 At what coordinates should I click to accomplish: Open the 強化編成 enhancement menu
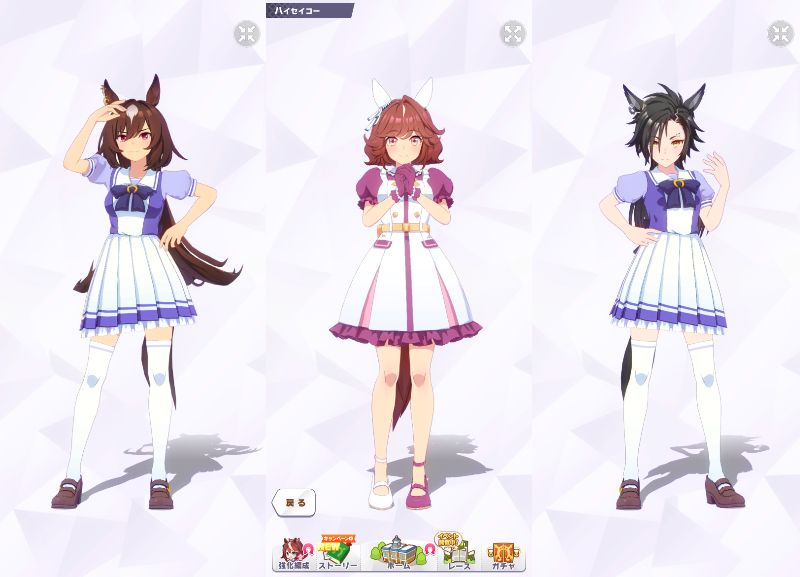[x=292, y=554]
